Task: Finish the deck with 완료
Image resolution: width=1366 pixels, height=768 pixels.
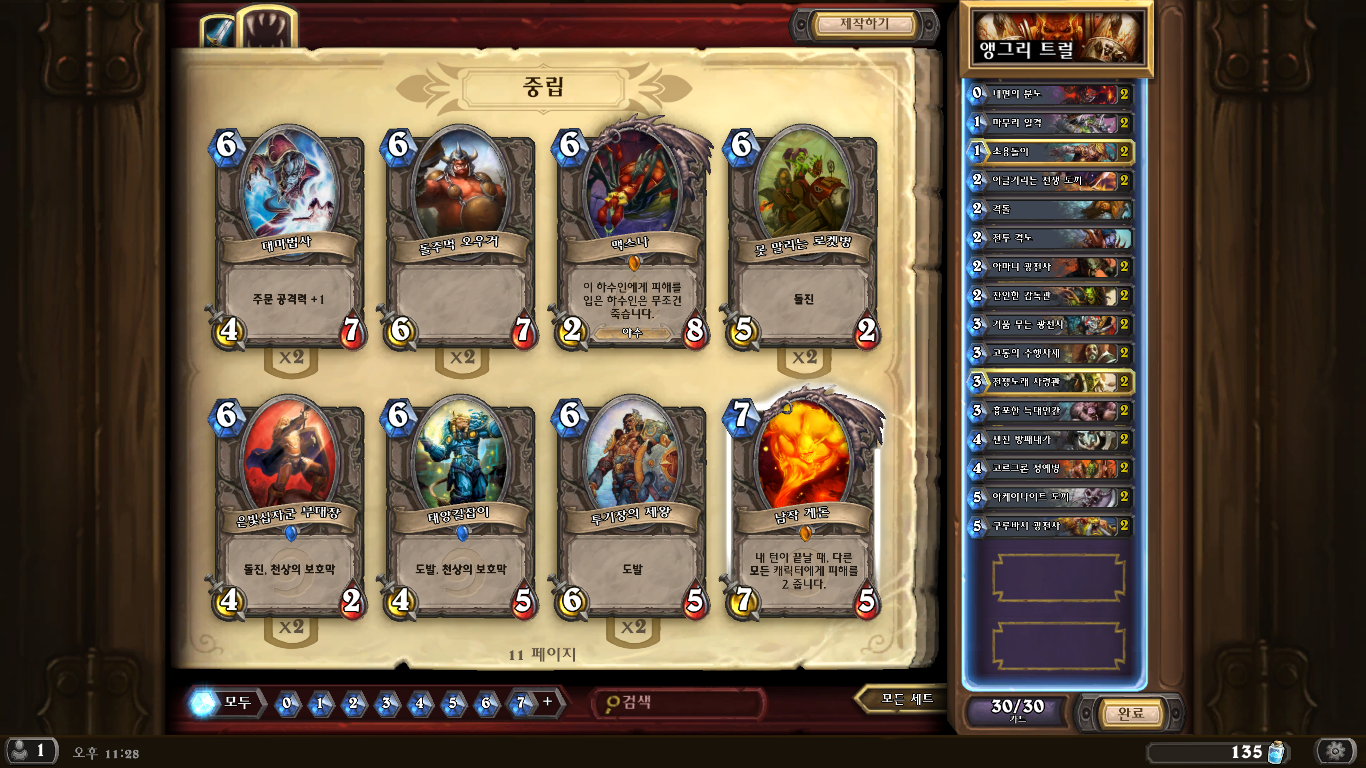Action: [1130, 713]
